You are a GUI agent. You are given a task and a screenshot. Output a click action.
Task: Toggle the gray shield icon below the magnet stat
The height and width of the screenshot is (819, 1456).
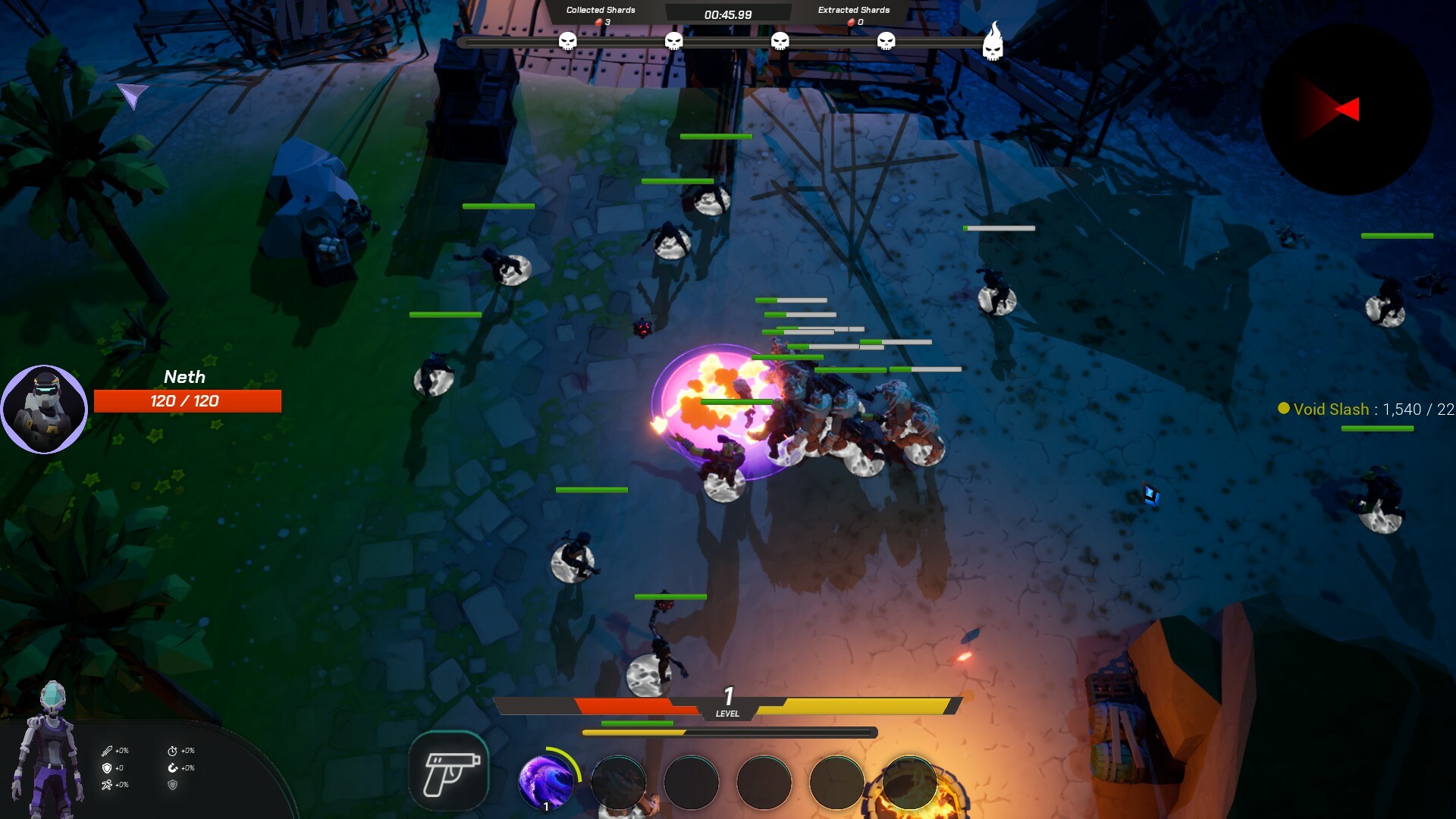pyautogui.click(x=173, y=785)
